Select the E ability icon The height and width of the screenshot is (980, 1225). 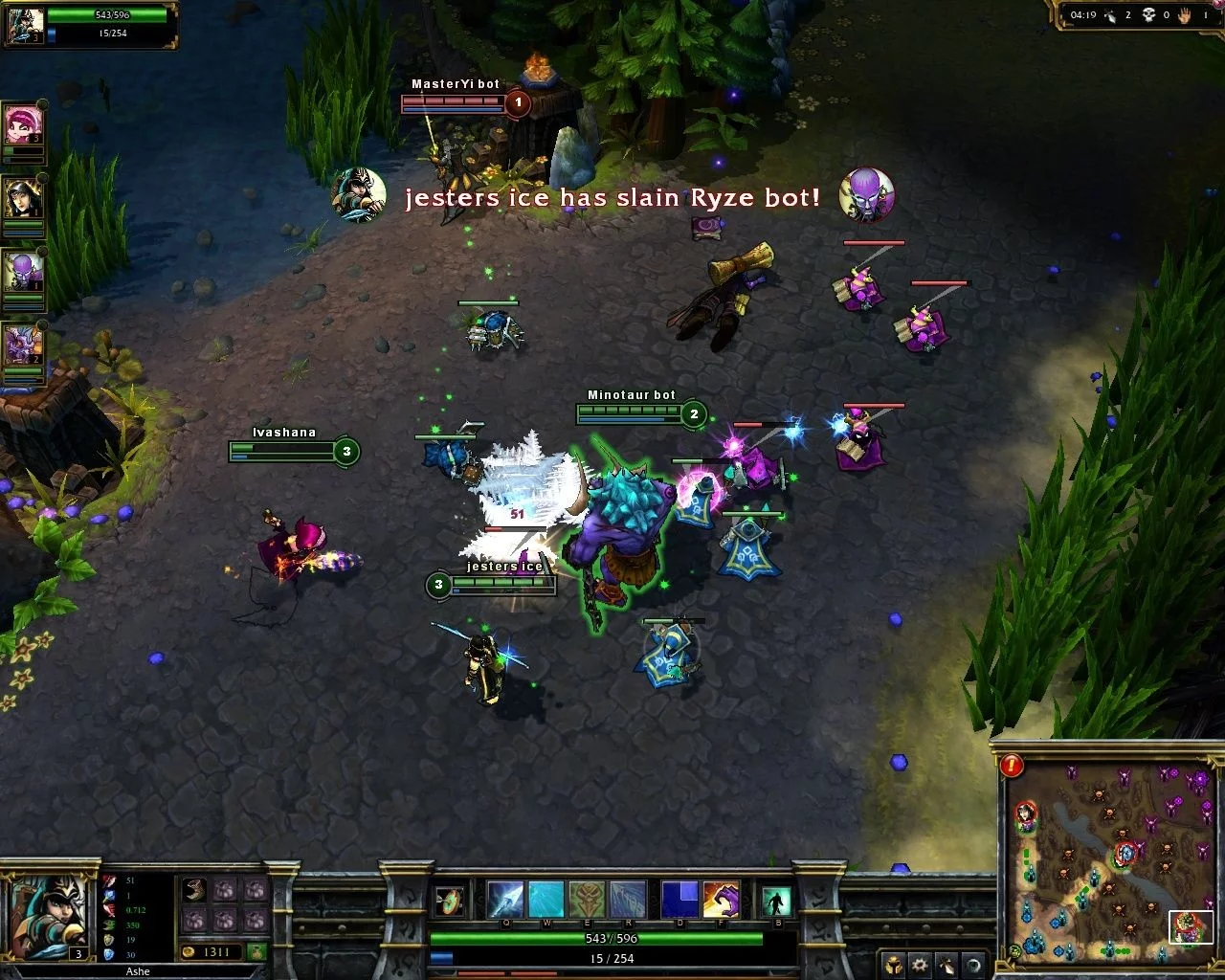click(588, 900)
